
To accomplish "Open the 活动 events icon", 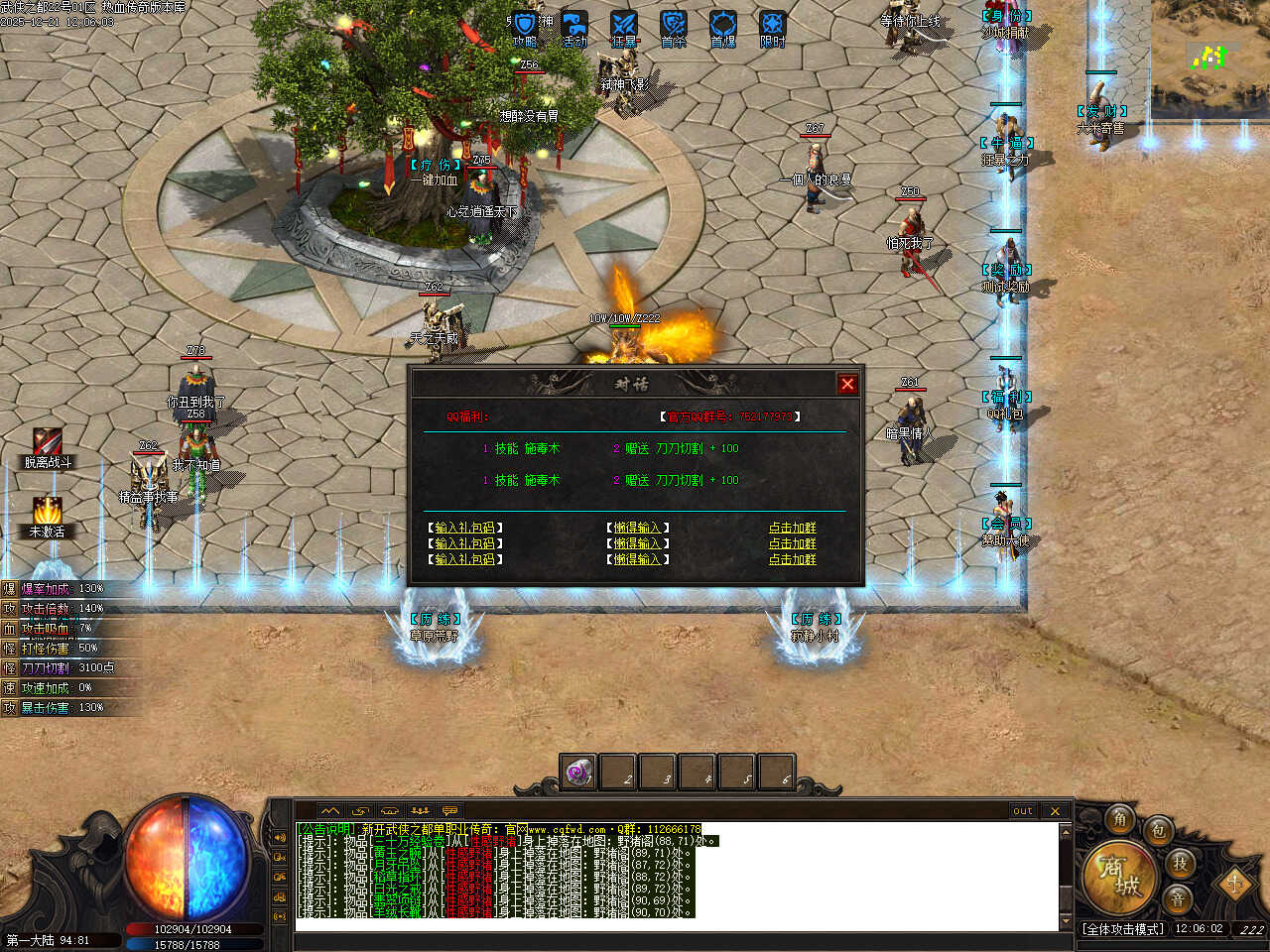I will click(574, 26).
